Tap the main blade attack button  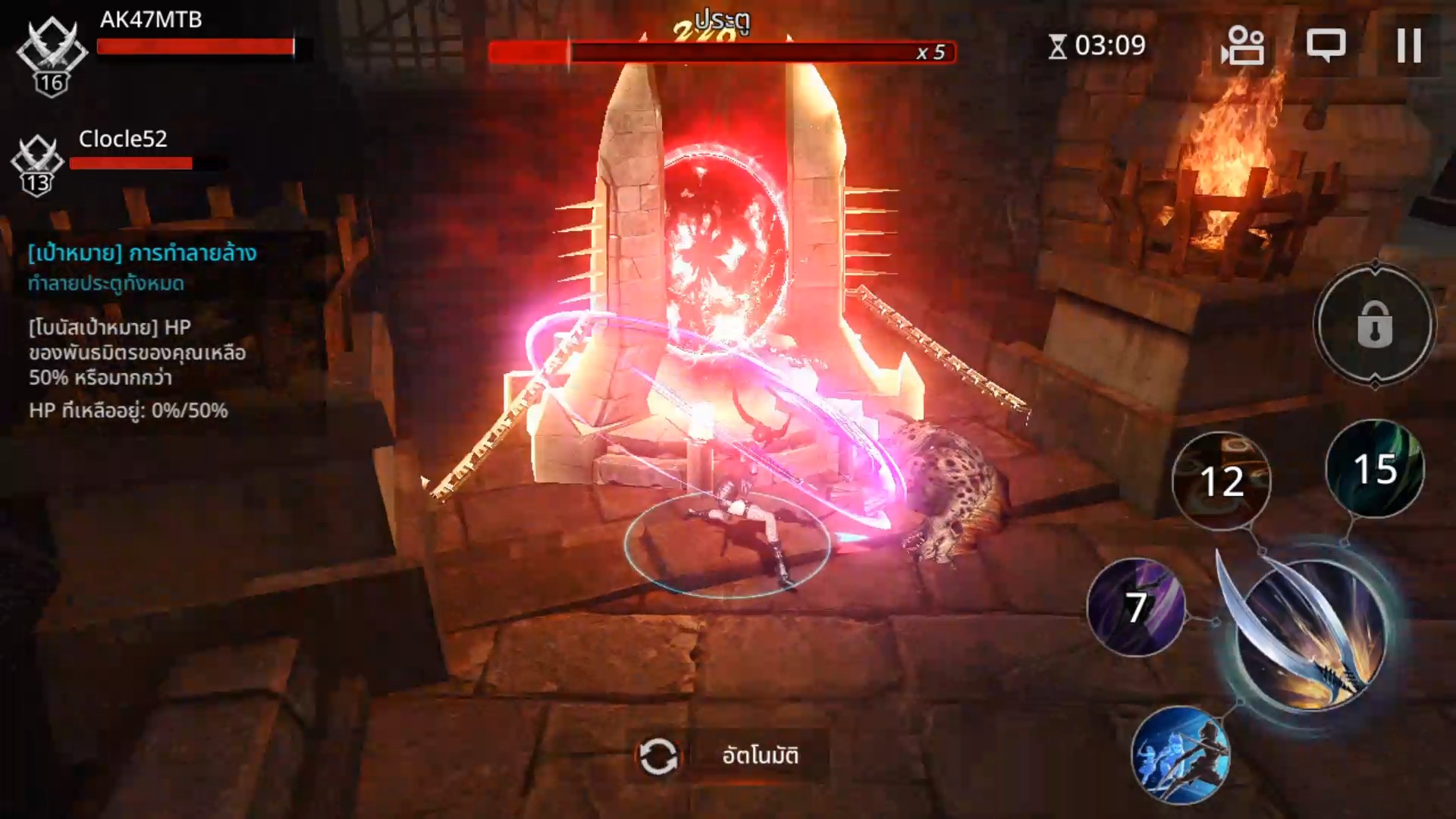(x=1310, y=635)
